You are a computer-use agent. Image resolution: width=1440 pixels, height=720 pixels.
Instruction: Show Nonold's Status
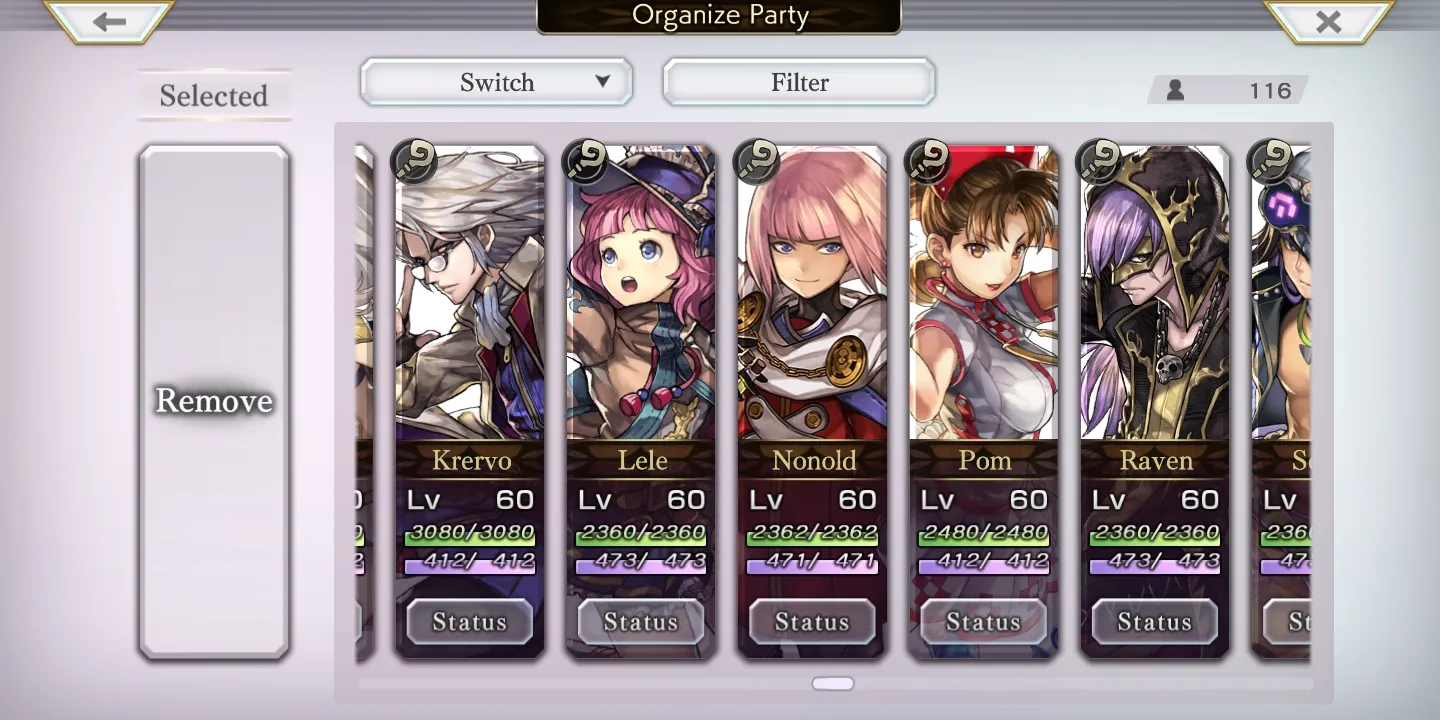pyautogui.click(x=812, y=622)
